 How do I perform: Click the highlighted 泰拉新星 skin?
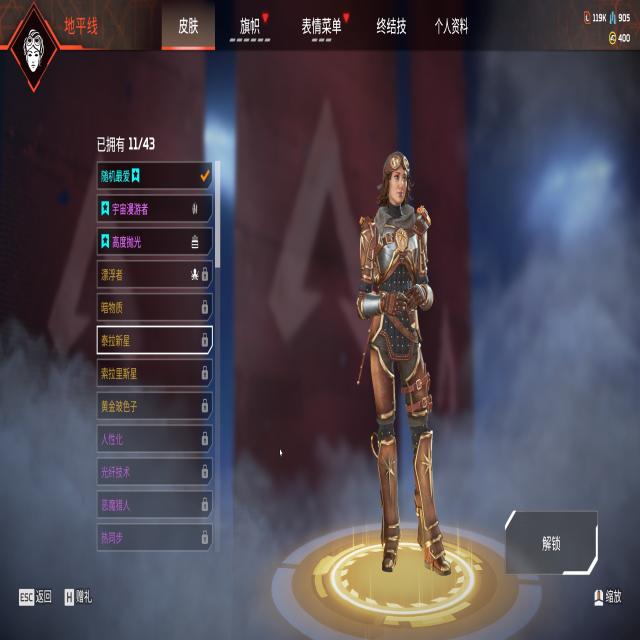(x=154, y=340)
